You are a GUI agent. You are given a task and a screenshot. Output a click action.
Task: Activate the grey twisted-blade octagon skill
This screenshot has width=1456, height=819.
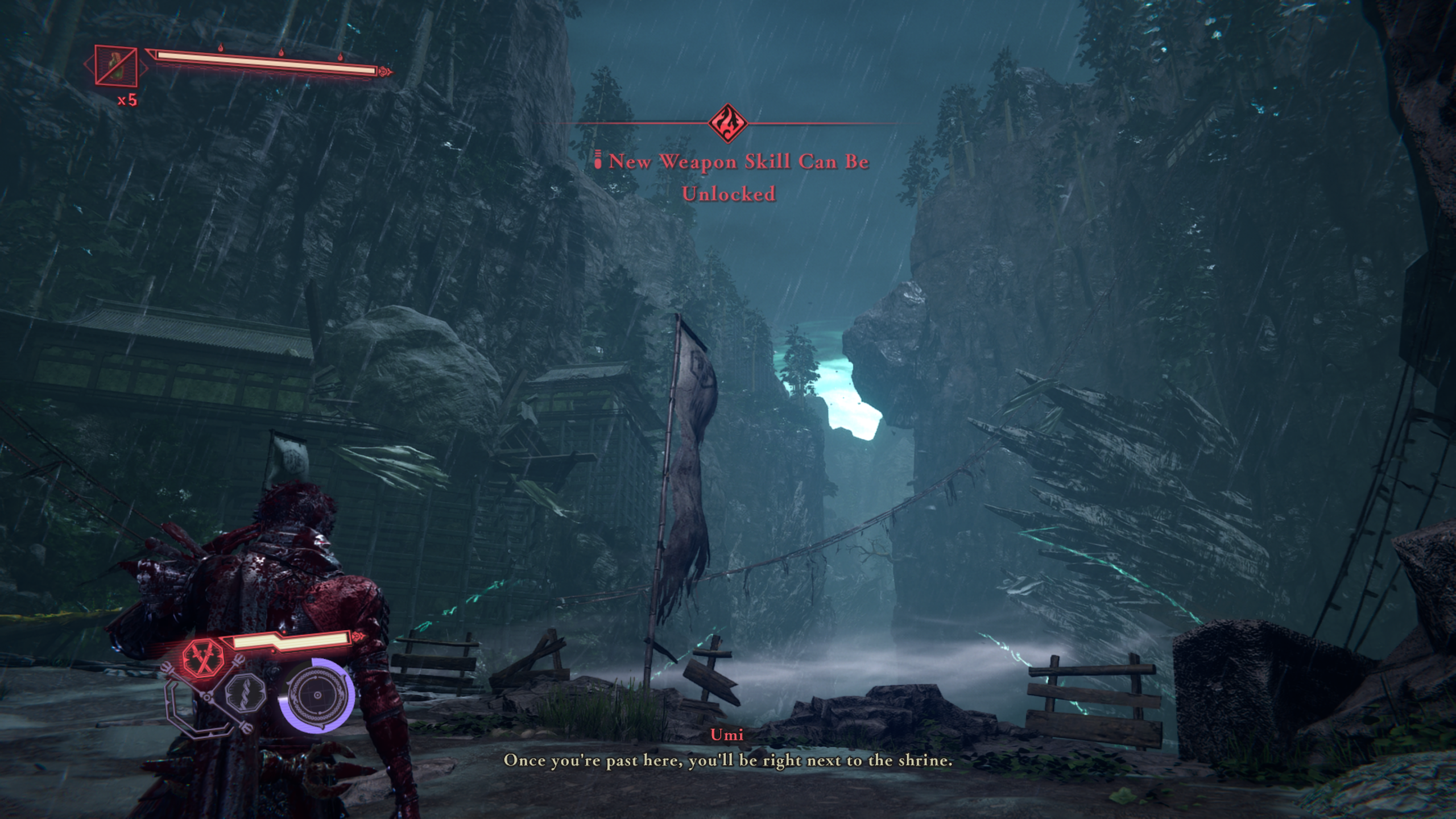pos(246,694)
